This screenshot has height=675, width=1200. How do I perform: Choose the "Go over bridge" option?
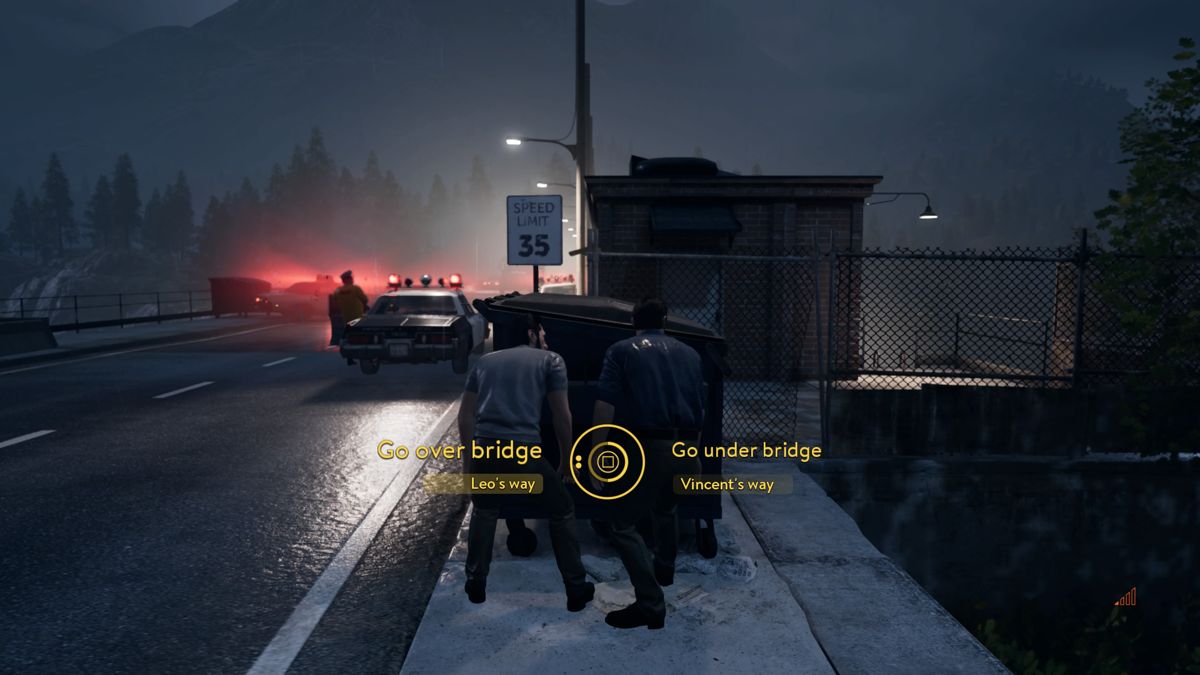[x=459, y=450]
